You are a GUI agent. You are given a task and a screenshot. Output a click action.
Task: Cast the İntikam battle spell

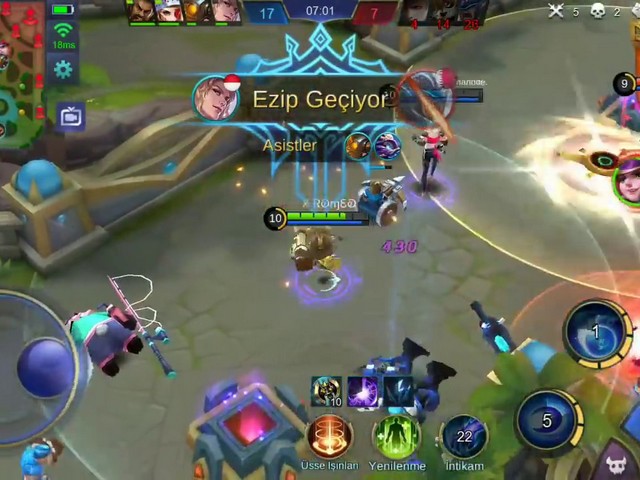[464, 436]
